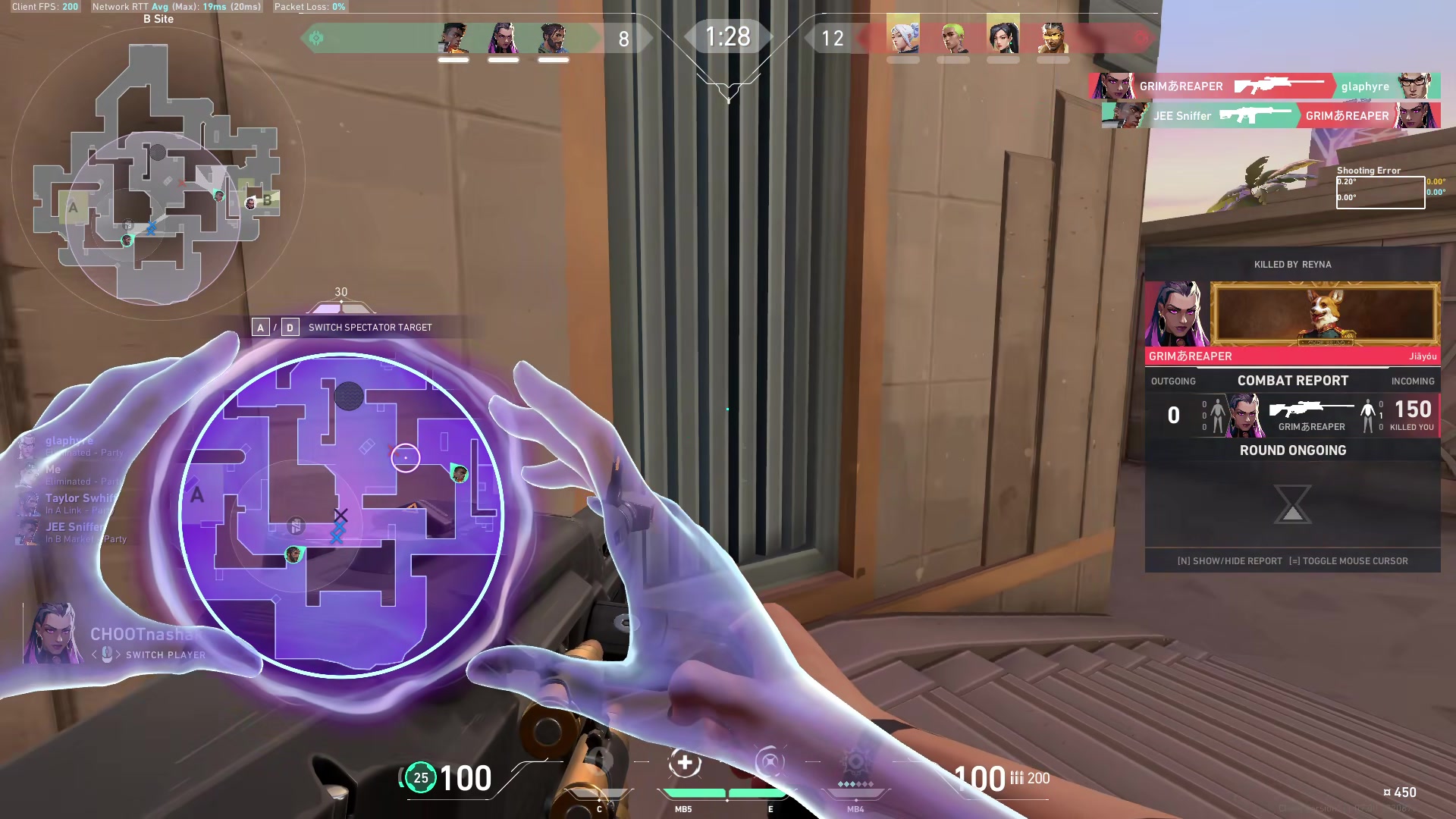Open the ROUND ONGOING section of the combat report
Viewport: 1456px width, 819px height.
[1292, 450]
